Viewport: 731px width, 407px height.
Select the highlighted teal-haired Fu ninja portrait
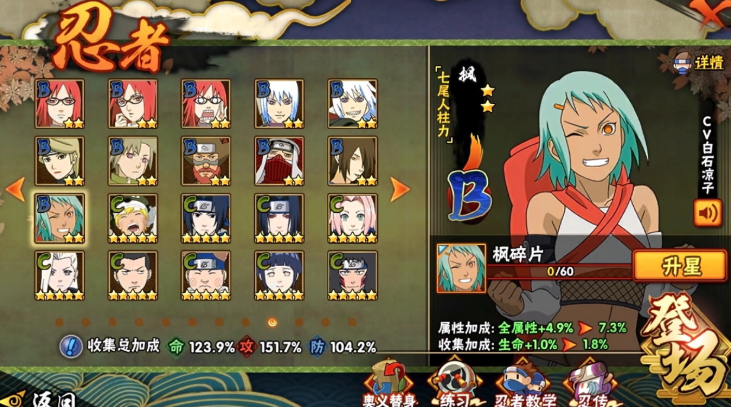tap(59, 216)
